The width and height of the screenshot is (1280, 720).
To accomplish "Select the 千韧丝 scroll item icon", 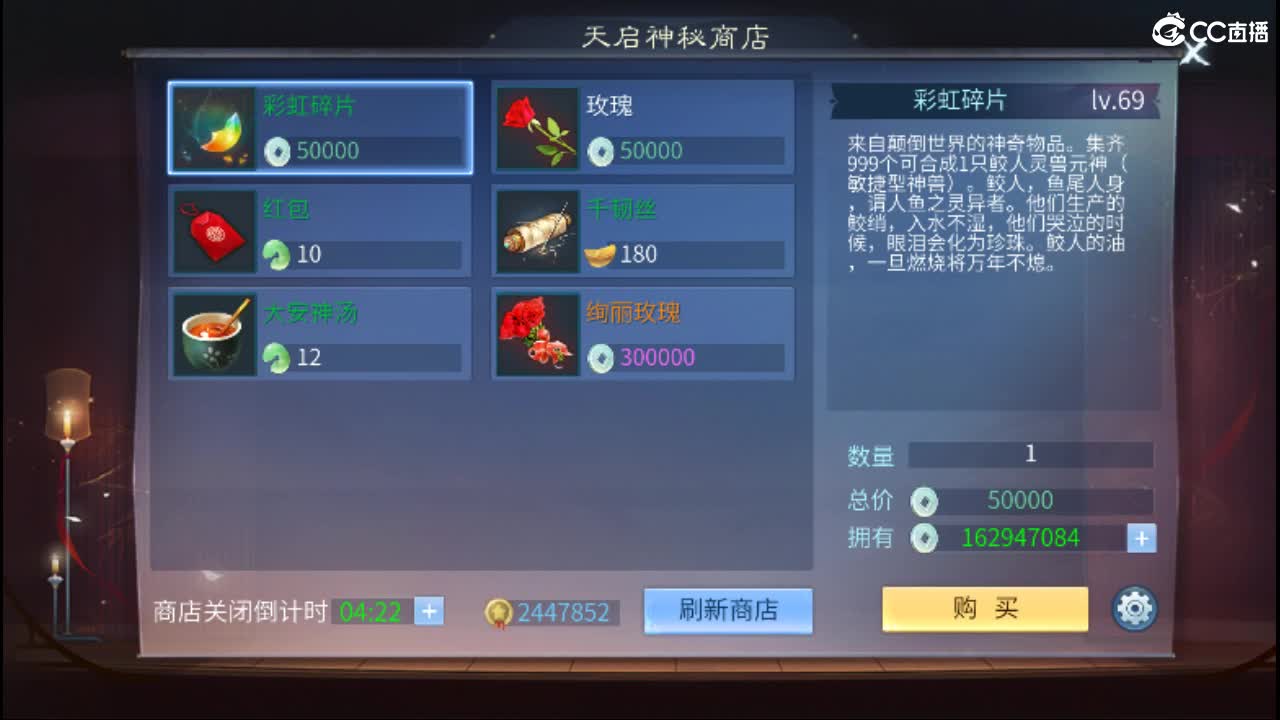I will pyautogui.click(x=536, y=231).
